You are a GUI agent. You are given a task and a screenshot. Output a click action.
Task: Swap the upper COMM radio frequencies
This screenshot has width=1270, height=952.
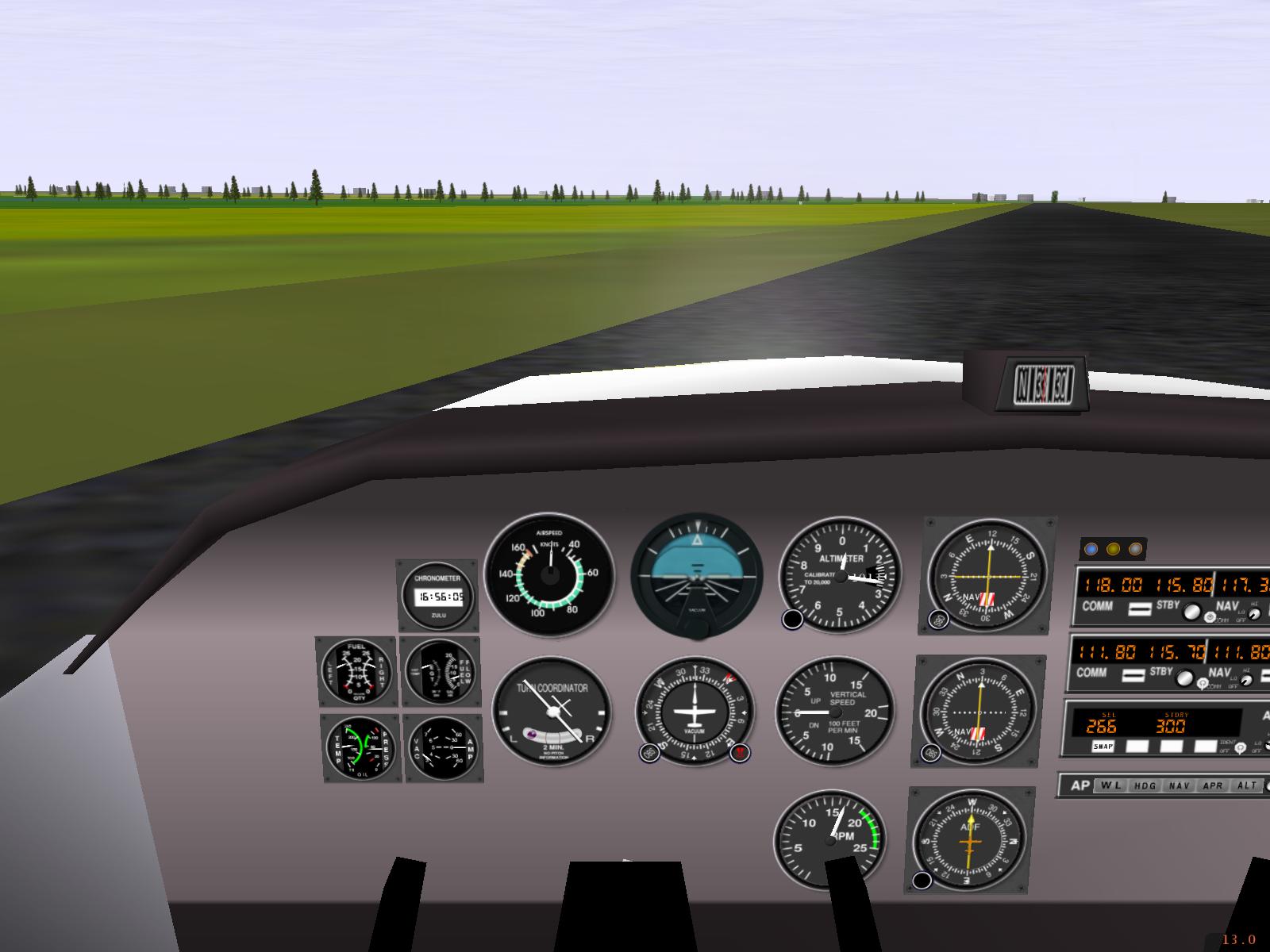click(x=1140, y=608)
